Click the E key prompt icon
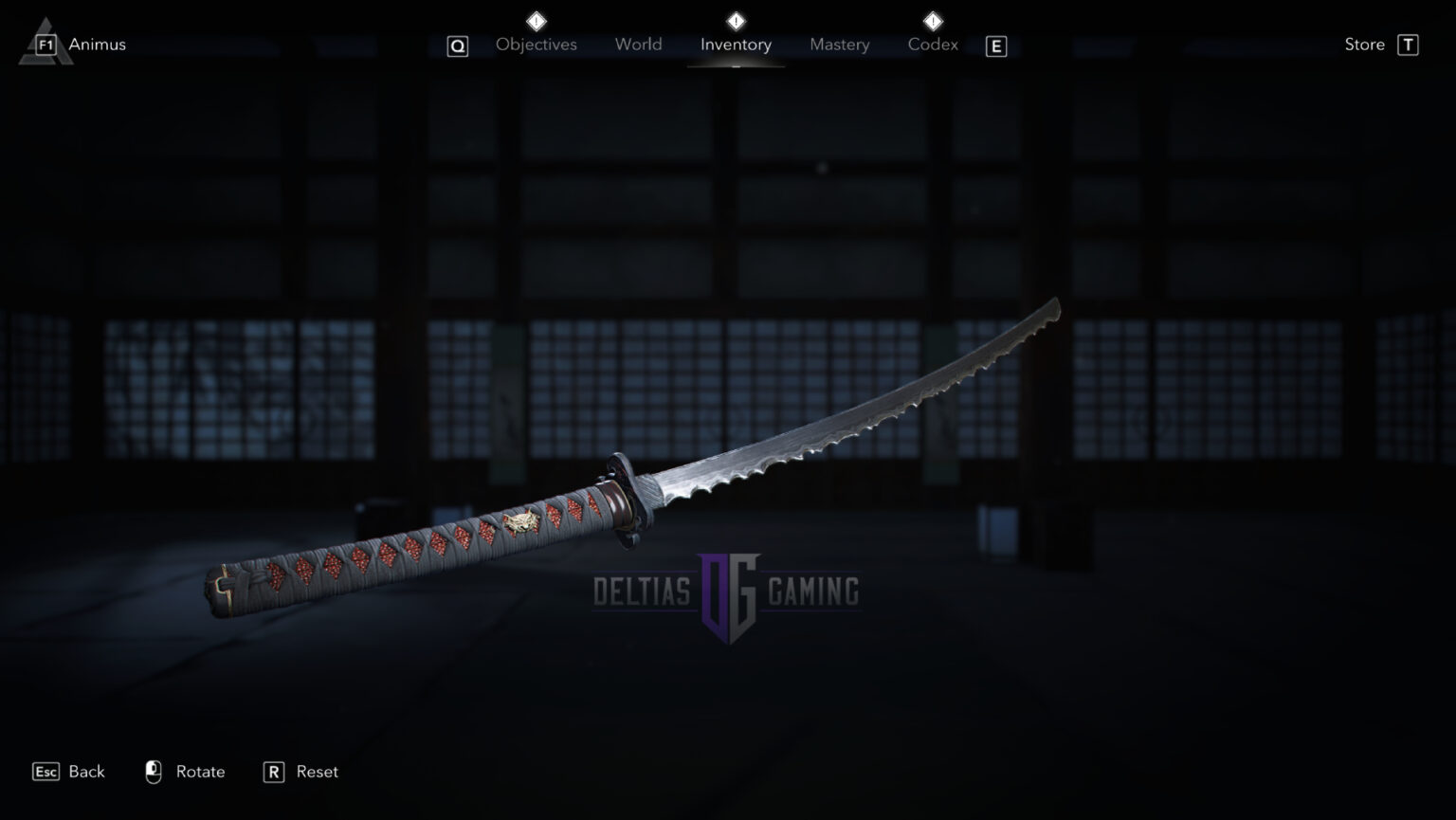Image resolution: width=1456 pixels, height=820 pixels. [995, 46]
